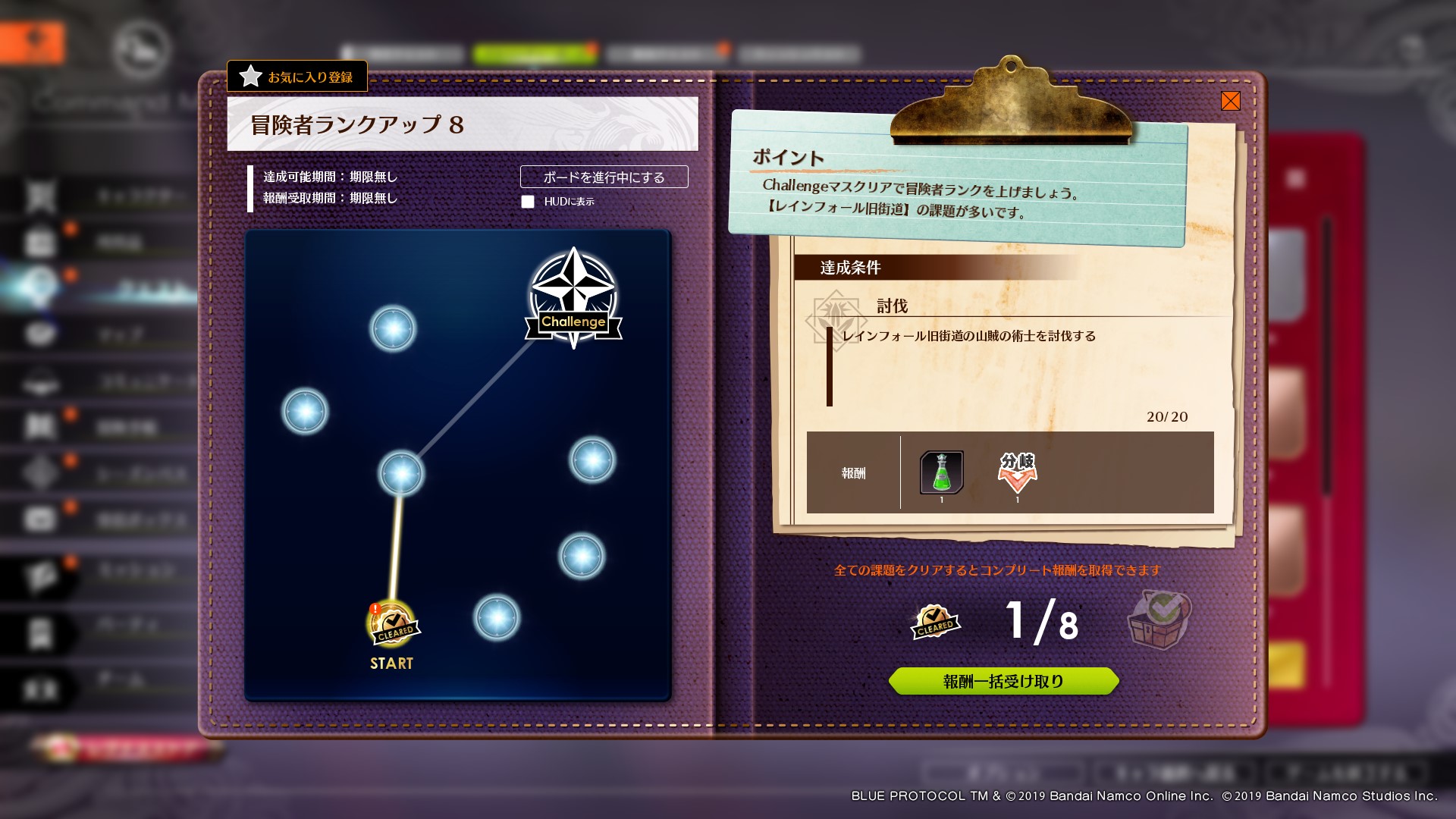The width and height of the screenshot is (1456, 819).
Task: Toggle favorite registration for this board
Action: pos(297,77)
